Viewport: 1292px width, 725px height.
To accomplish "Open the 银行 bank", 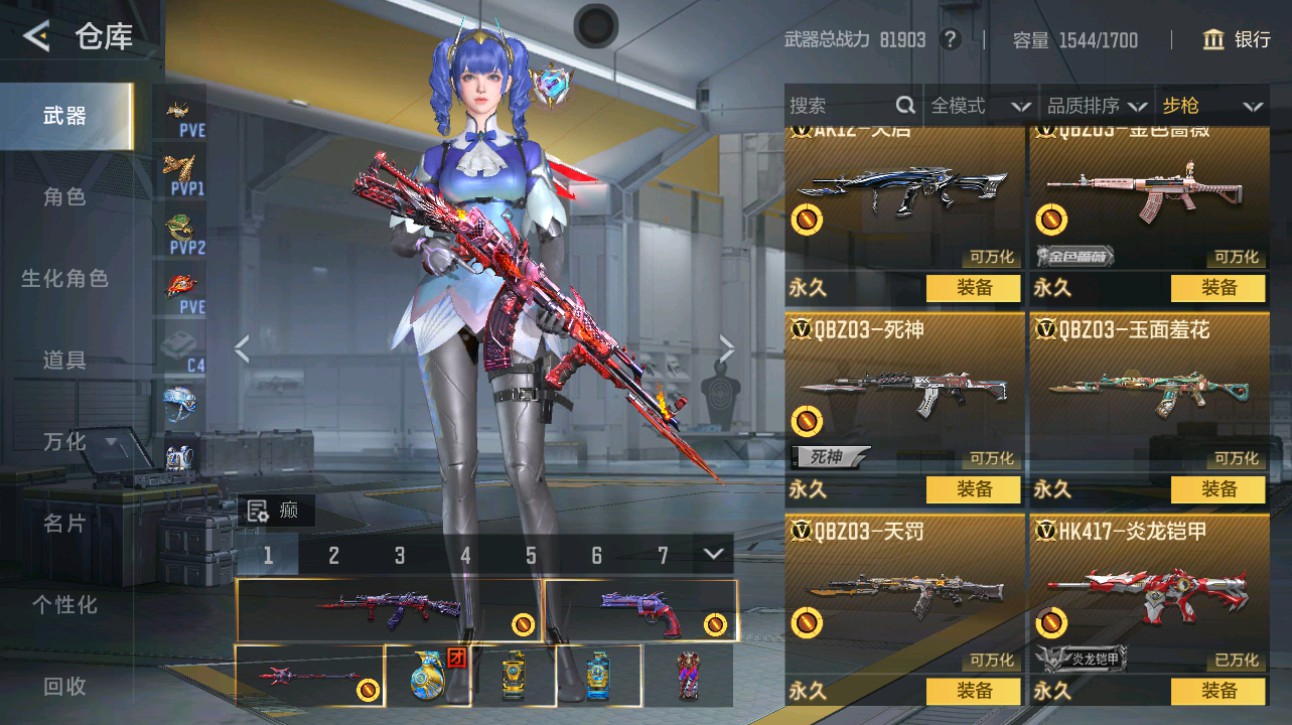I will point(1237,40).
